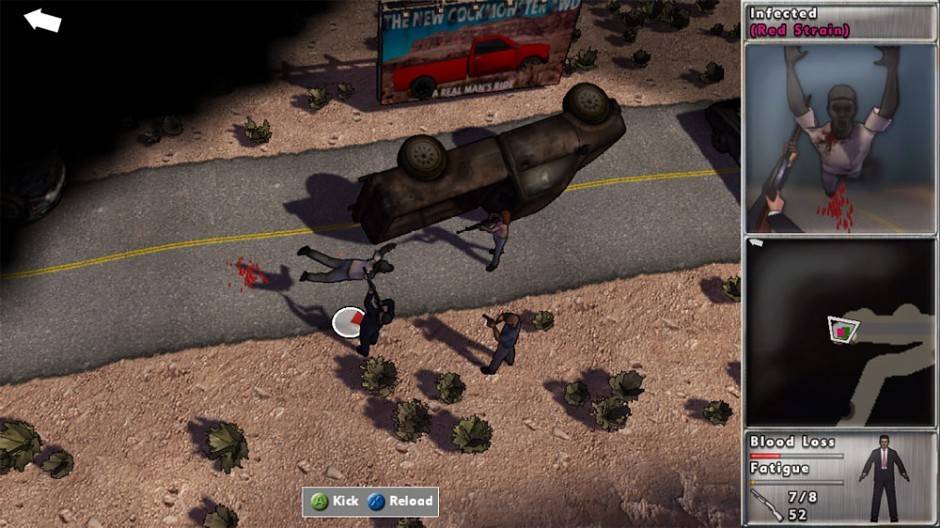Open the minimap panel

click(x=840, y=332)
